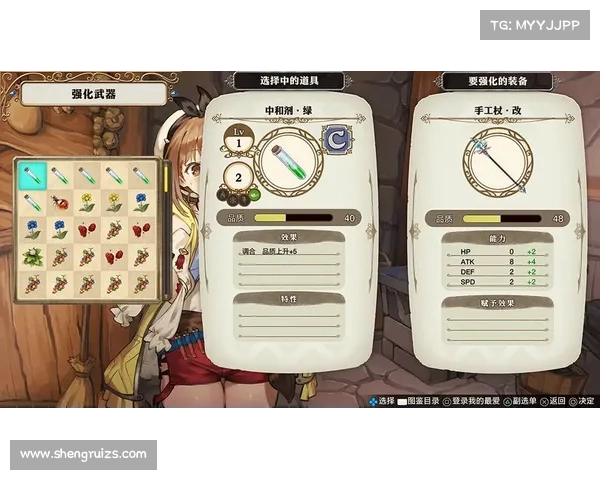
Task: Choose the leafy green plant with white bud
Action: (33, 257)
